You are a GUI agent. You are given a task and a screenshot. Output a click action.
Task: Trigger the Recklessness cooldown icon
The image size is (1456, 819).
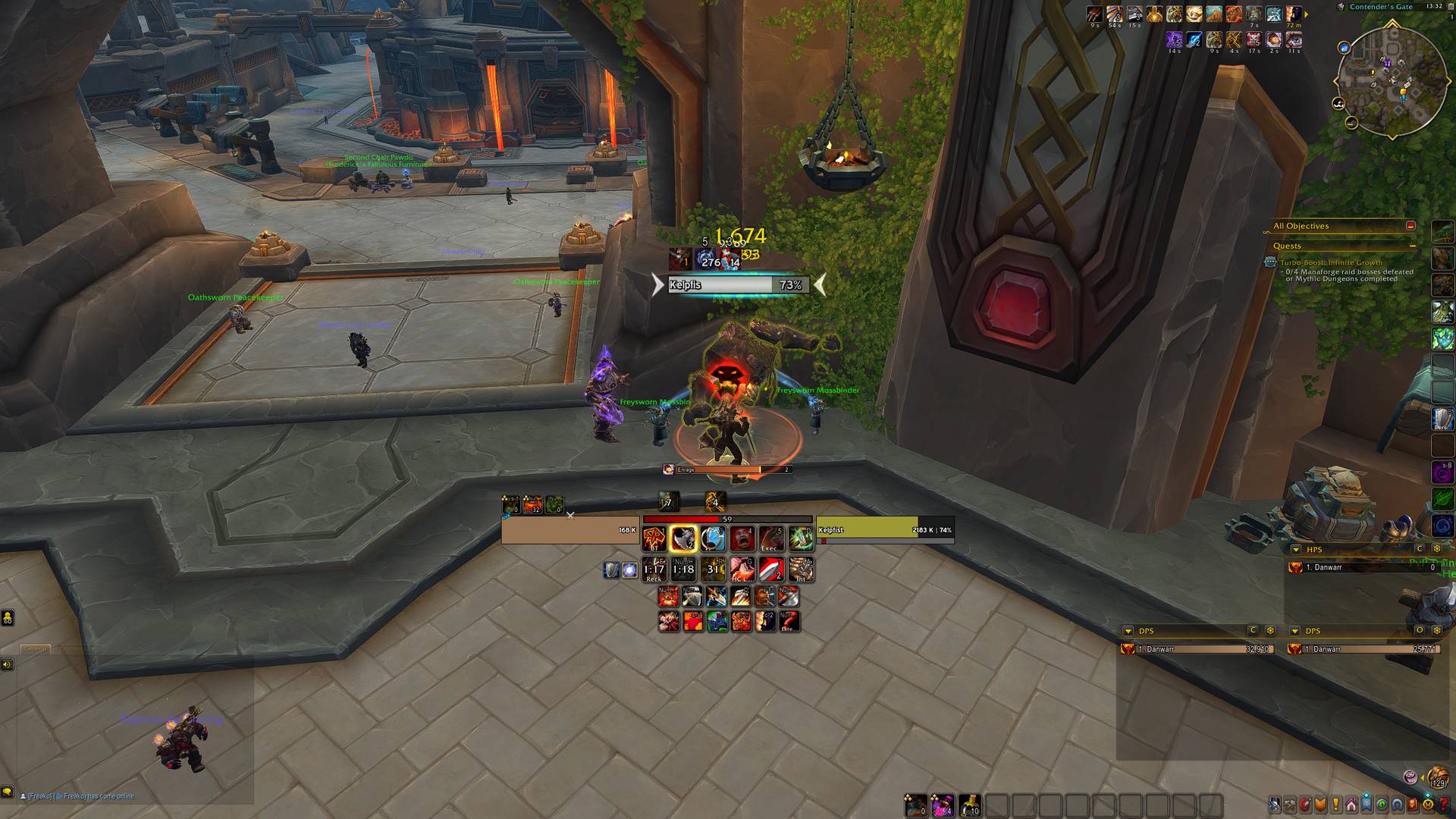pos(654,570)
